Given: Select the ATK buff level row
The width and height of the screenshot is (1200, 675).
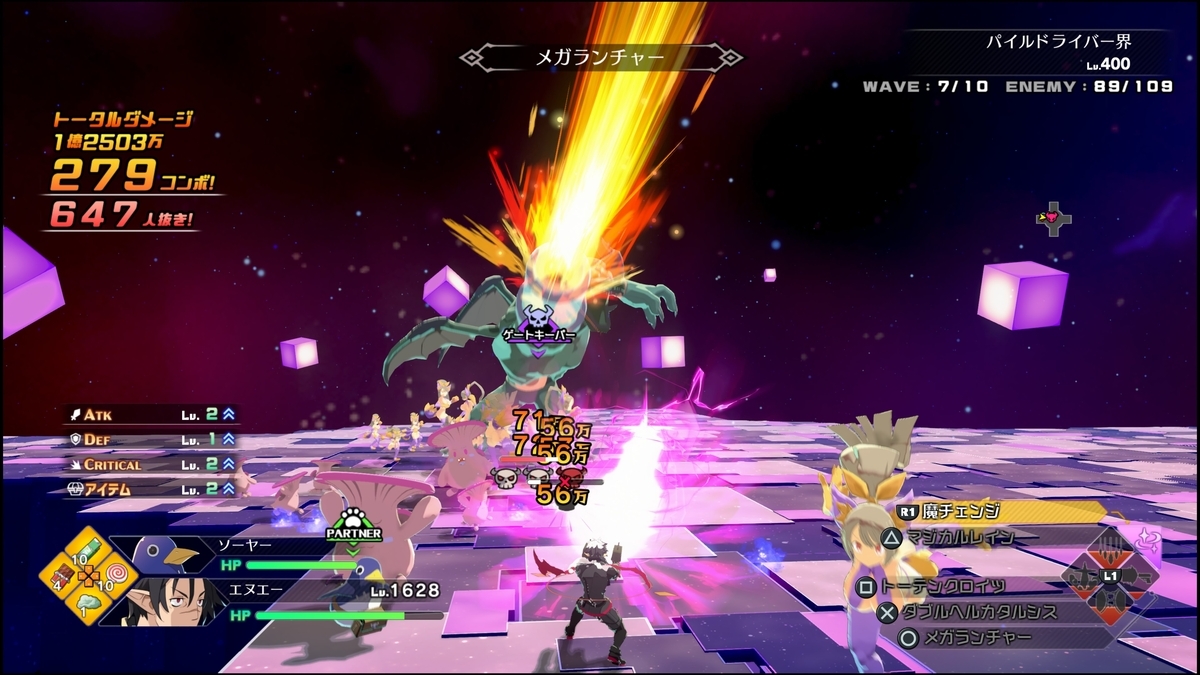Looking at the screenshot, I should 150,413.
